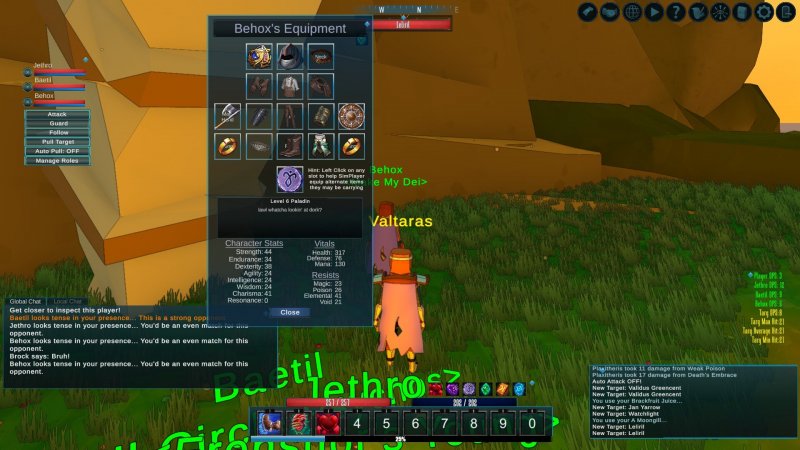Click the purple rune charm slot
The image size is (800, 450).
290,179
